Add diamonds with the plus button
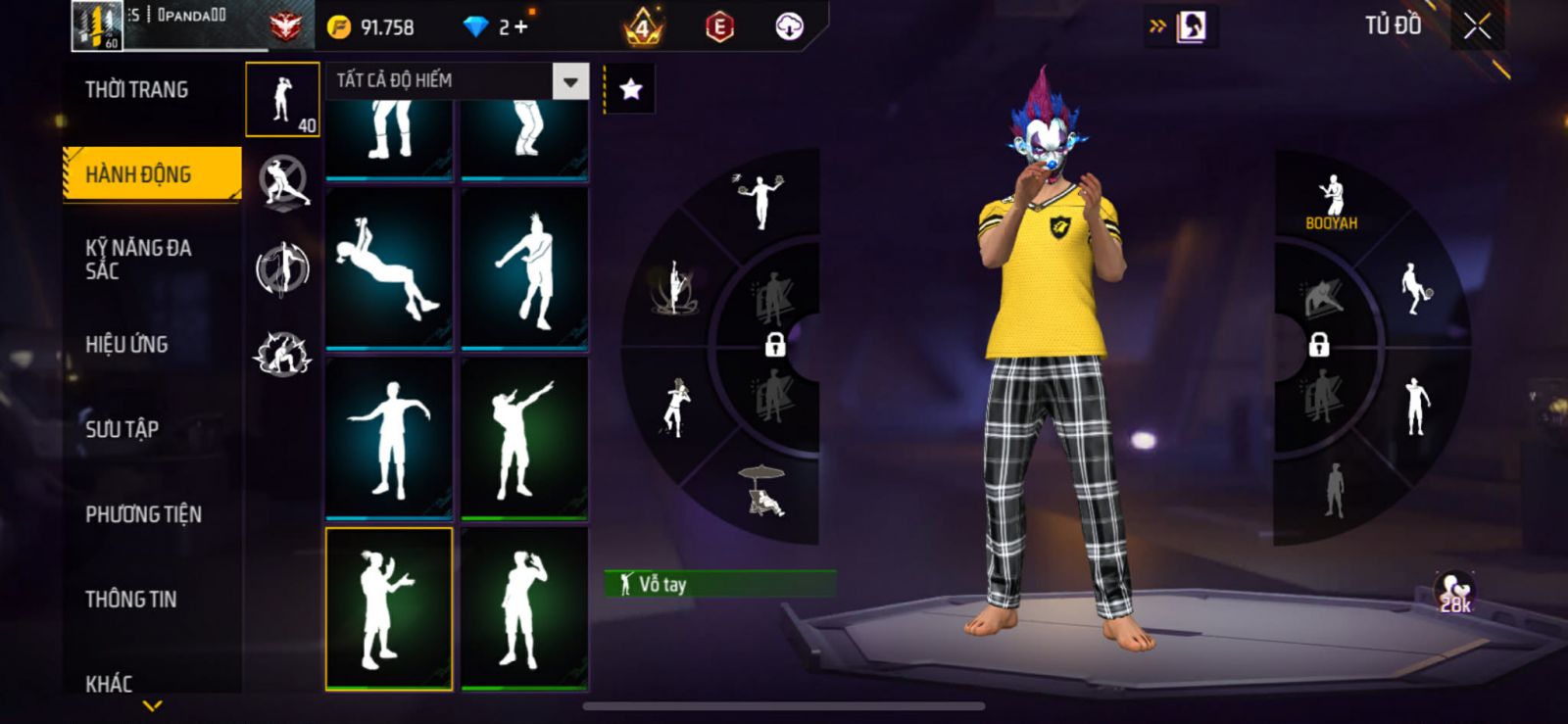The image size is (1568, 724). click(x=520, y=27)
